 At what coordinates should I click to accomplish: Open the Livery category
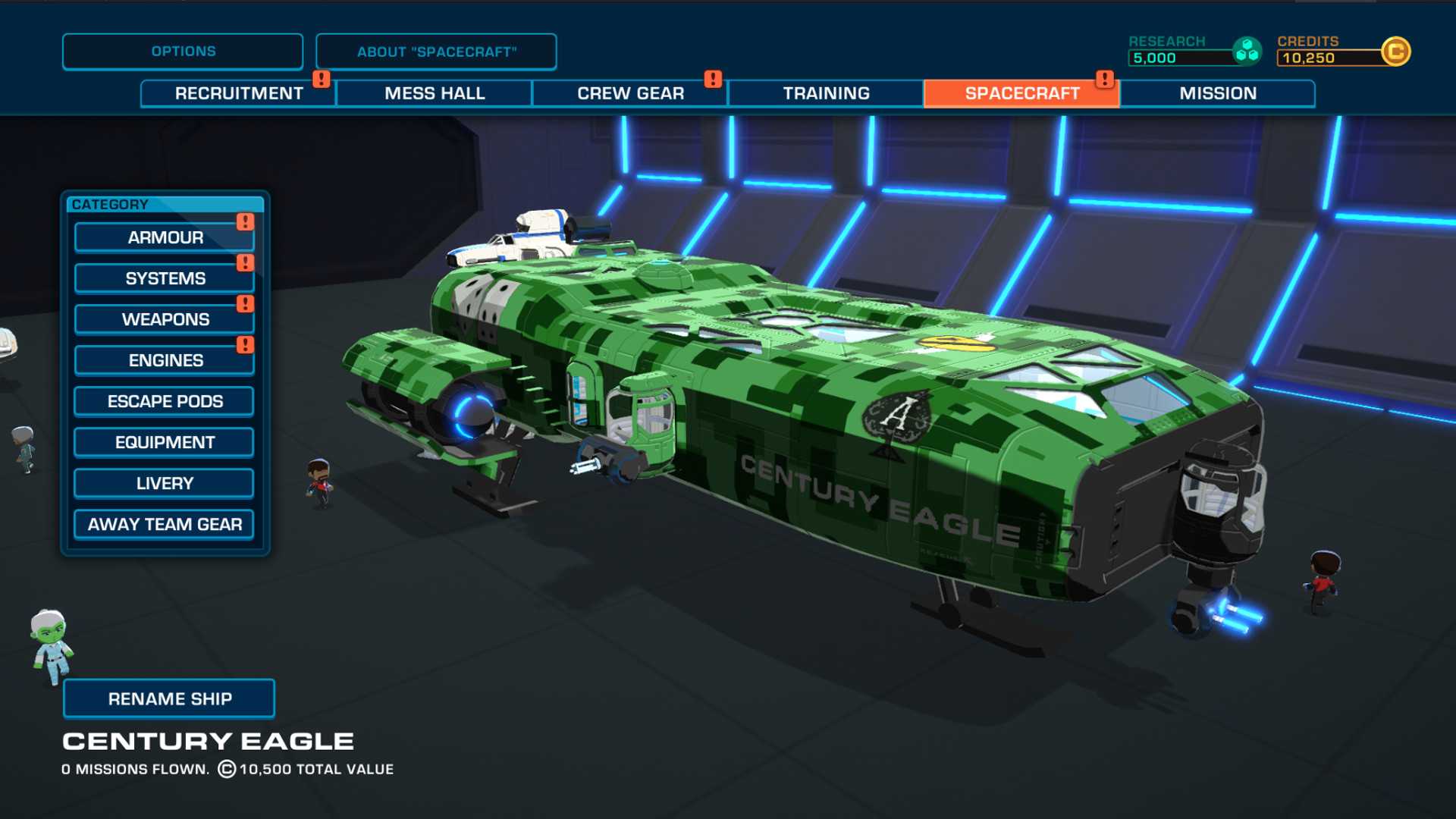[x=163, y=482]
